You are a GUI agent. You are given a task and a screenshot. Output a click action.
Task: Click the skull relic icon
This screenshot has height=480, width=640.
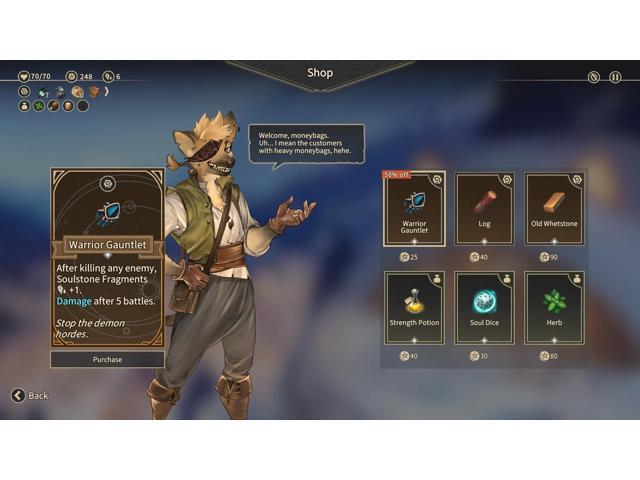pos(77,92)
